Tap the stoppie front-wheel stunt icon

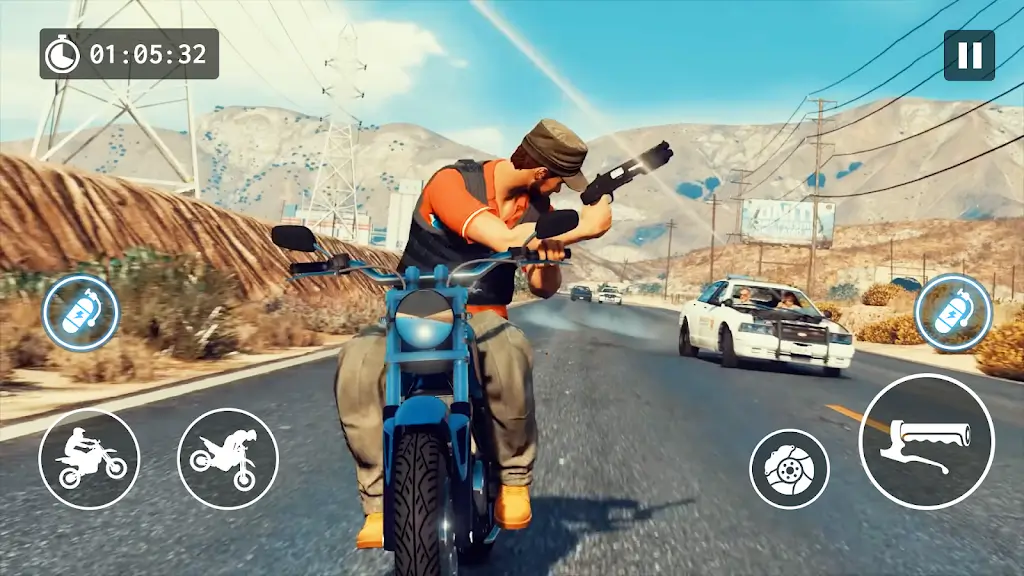click(227, 459)
